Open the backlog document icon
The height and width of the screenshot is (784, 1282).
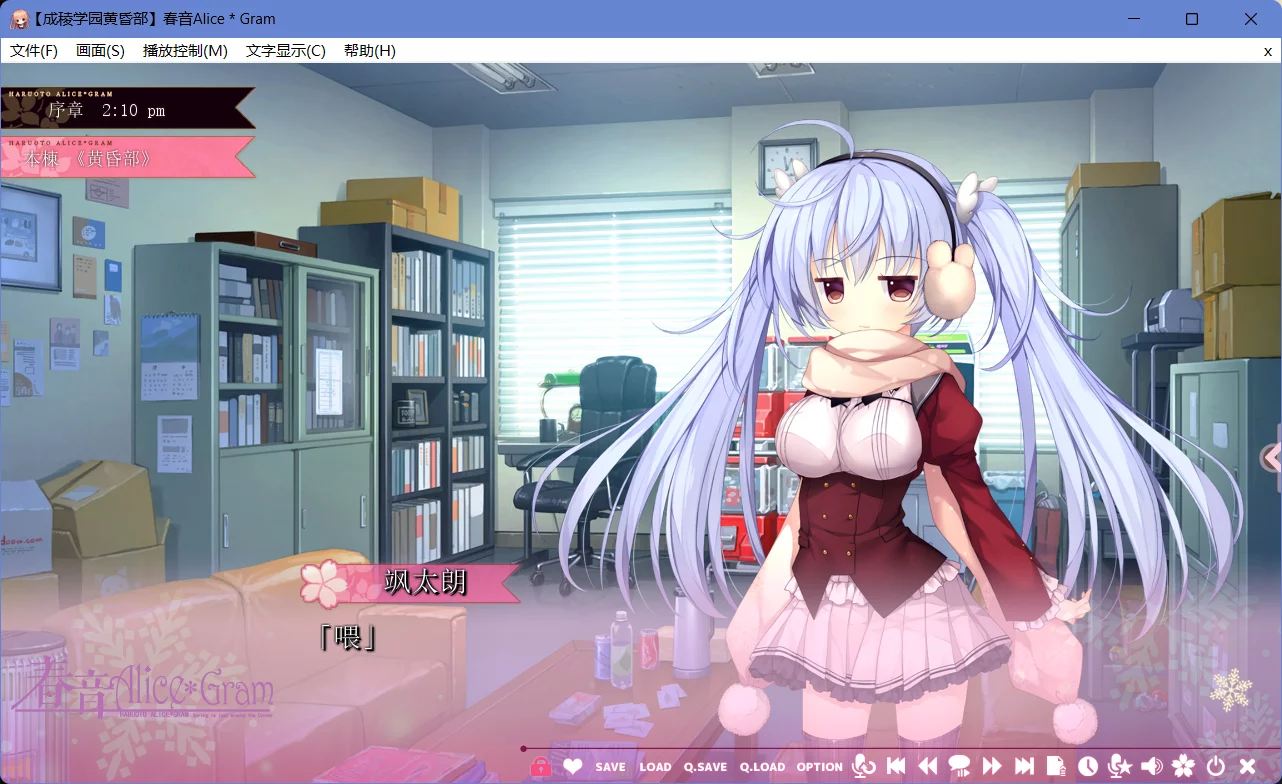1057,765
